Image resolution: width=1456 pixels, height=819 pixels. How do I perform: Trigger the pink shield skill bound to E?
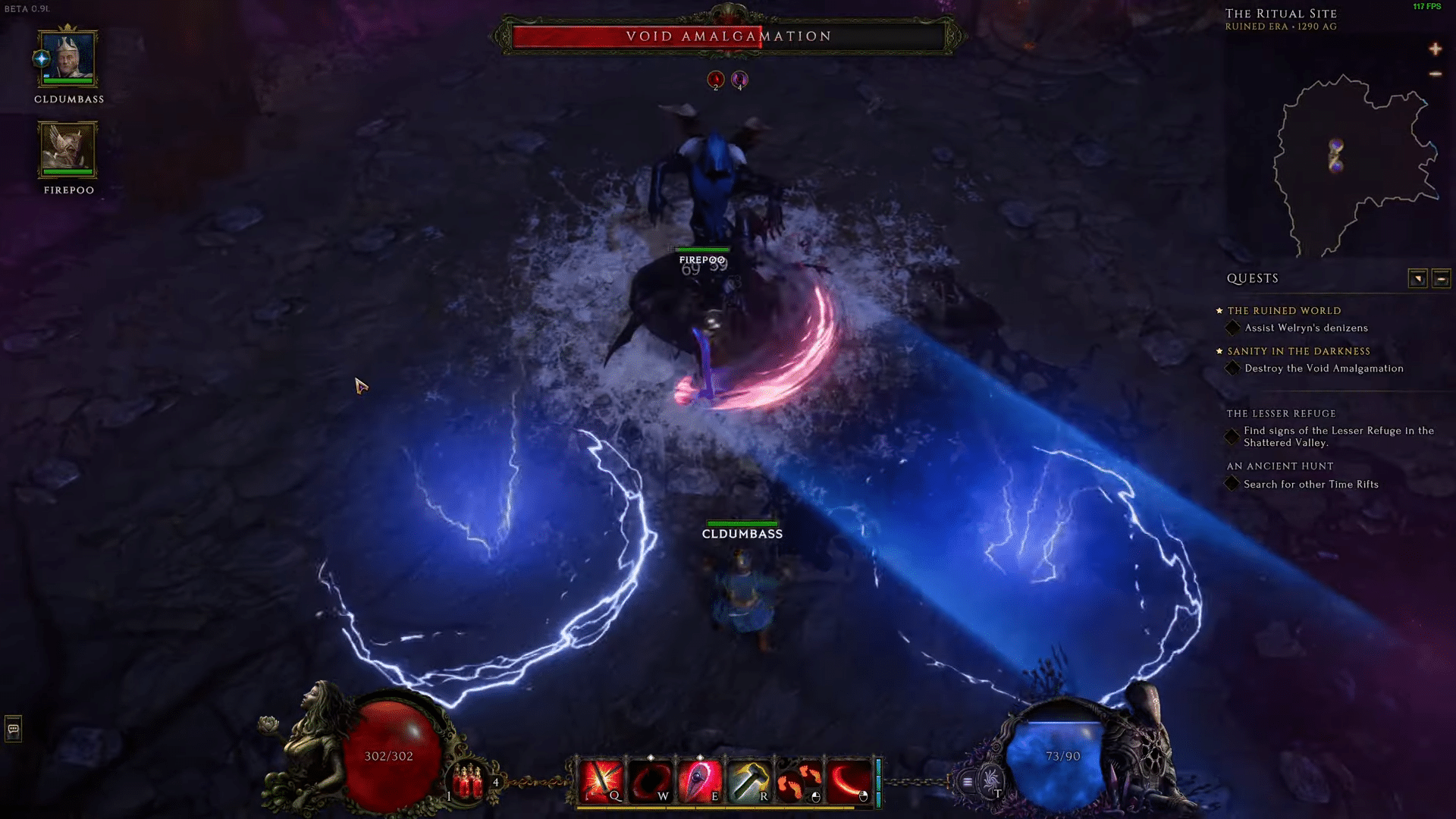[x=698, y=777]
